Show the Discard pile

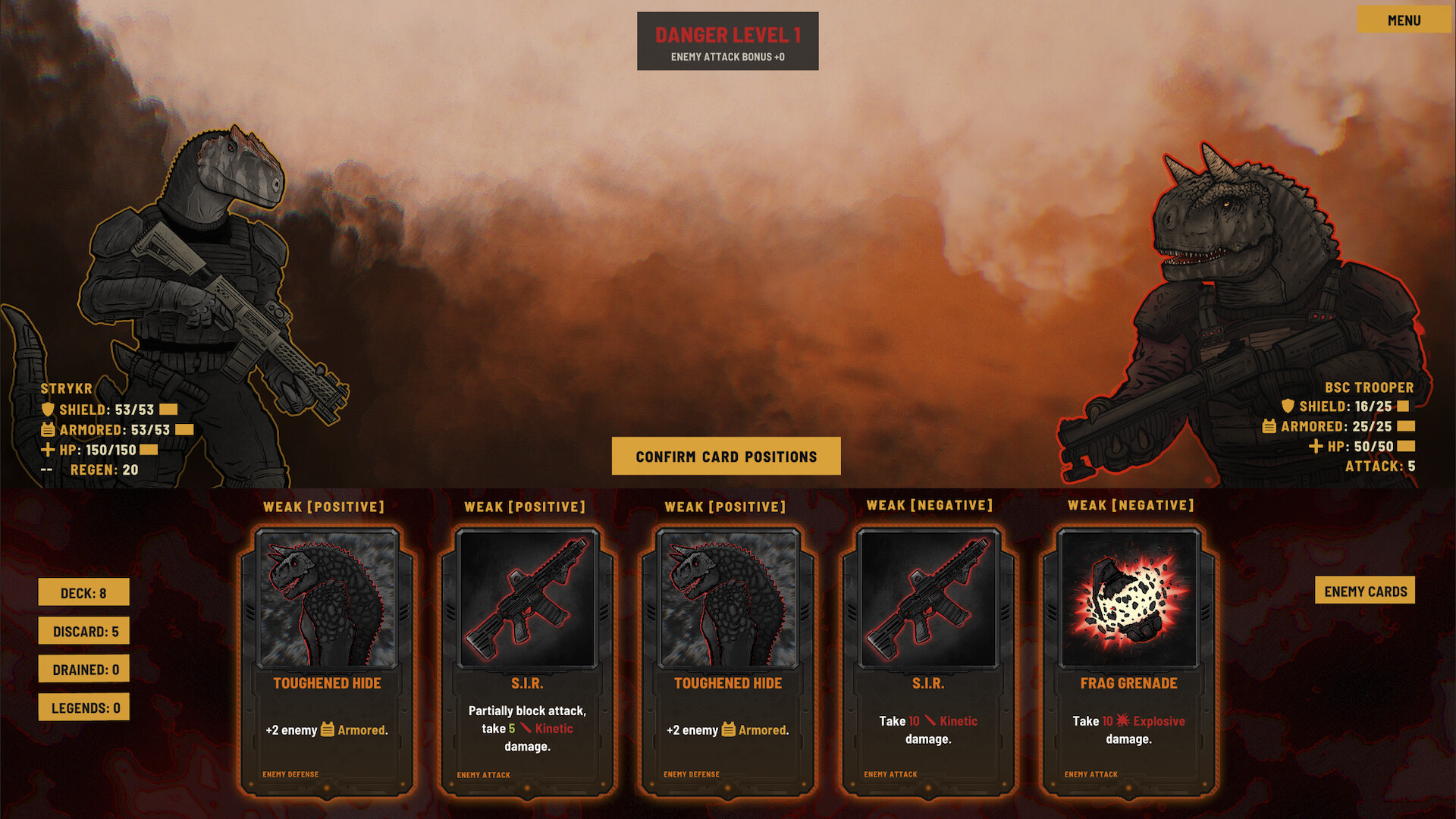83,631
